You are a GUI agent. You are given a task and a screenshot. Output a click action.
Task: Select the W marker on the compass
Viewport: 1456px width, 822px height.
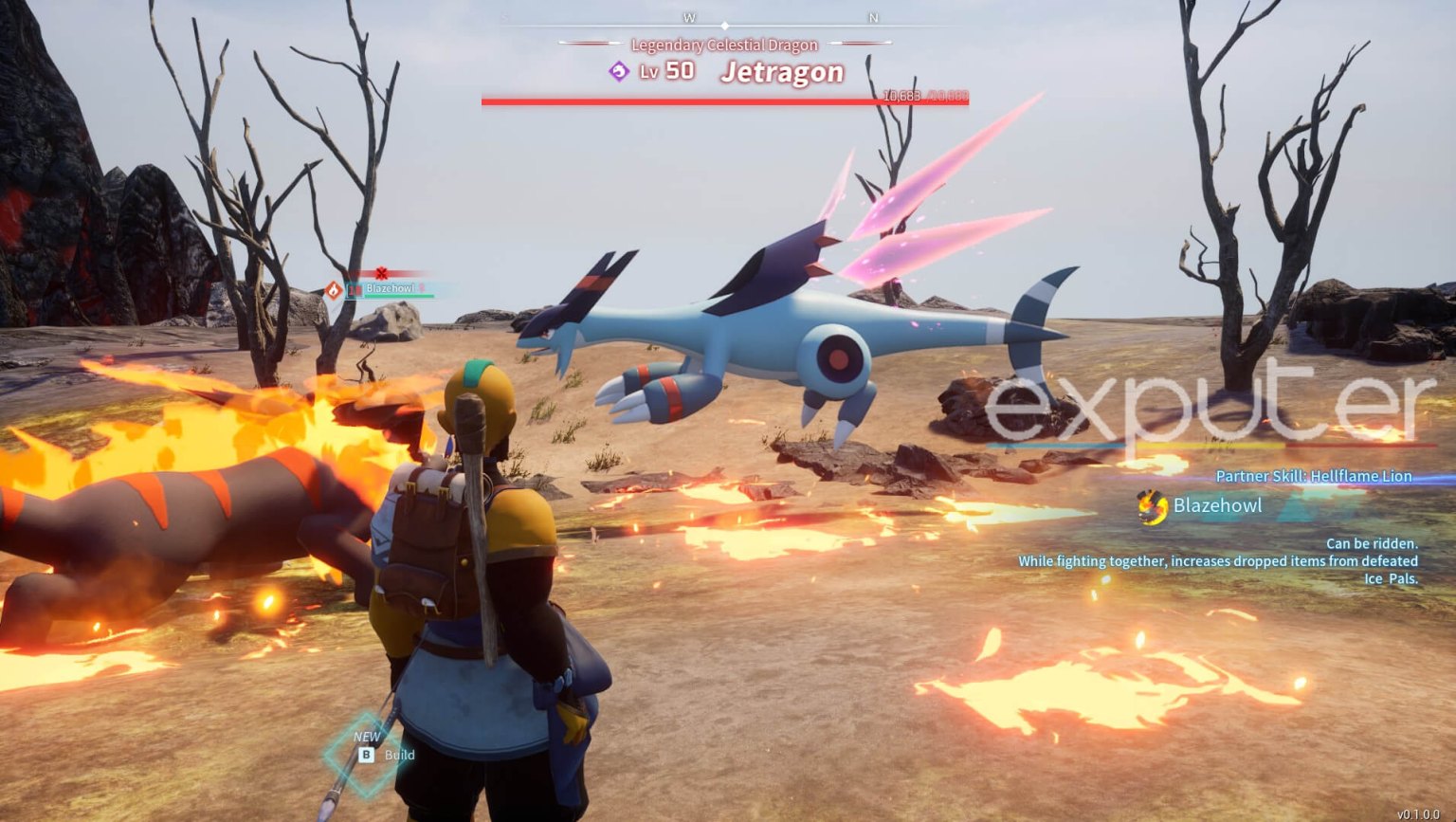(689, 16)
